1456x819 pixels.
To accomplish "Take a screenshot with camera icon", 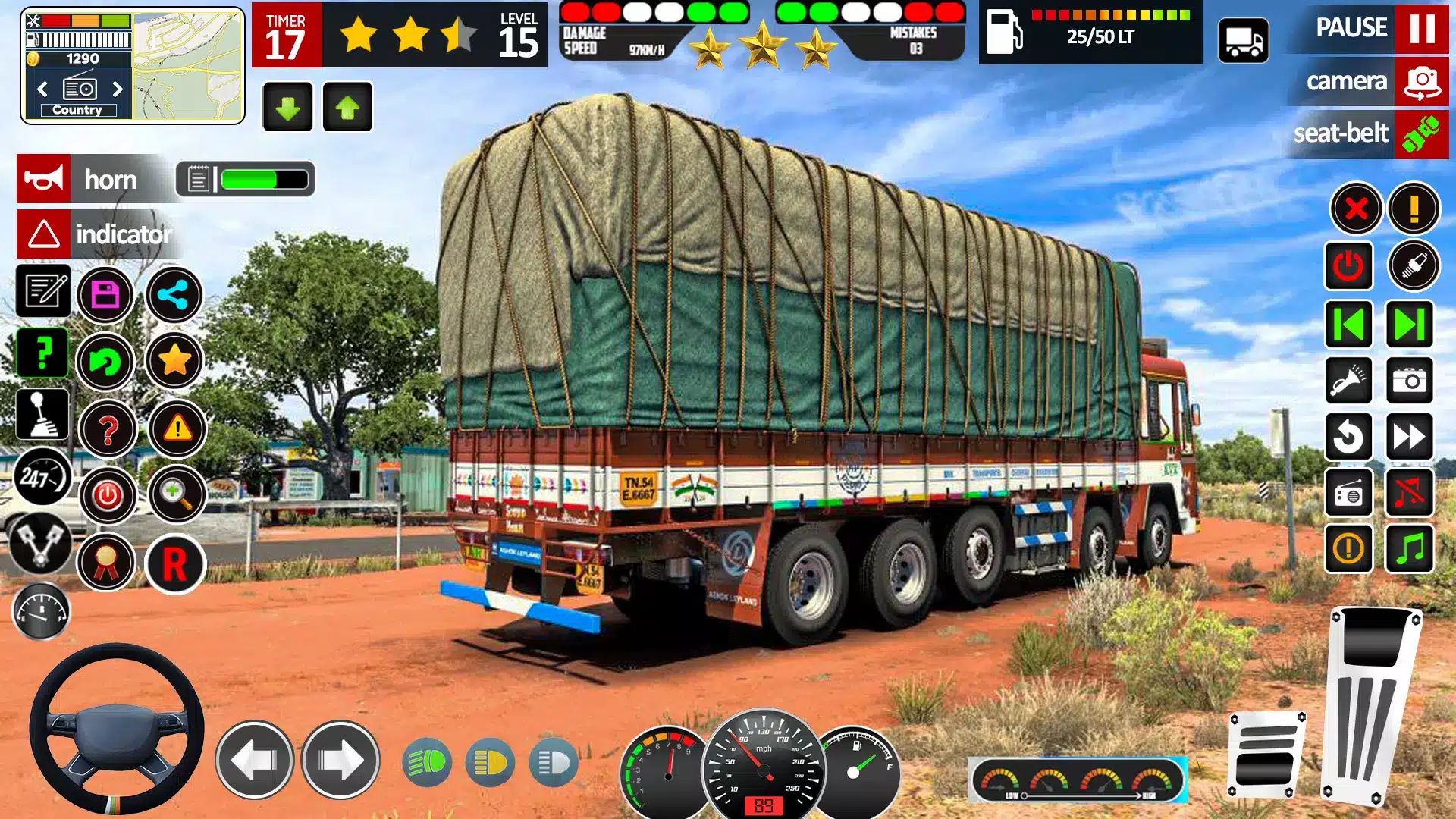I will (x=1410, y=380).
